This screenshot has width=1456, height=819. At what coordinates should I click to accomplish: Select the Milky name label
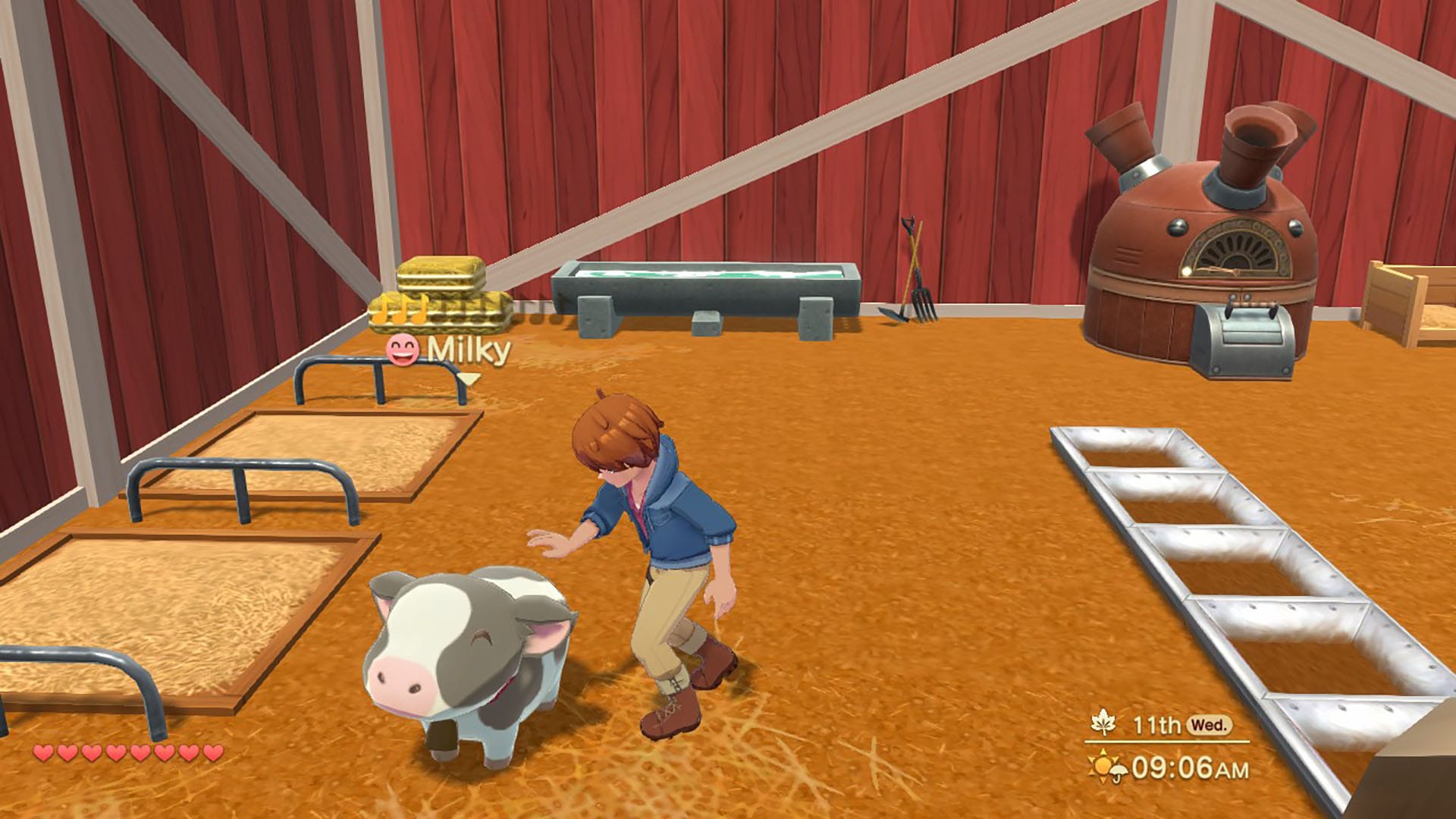tap(469, 350)
